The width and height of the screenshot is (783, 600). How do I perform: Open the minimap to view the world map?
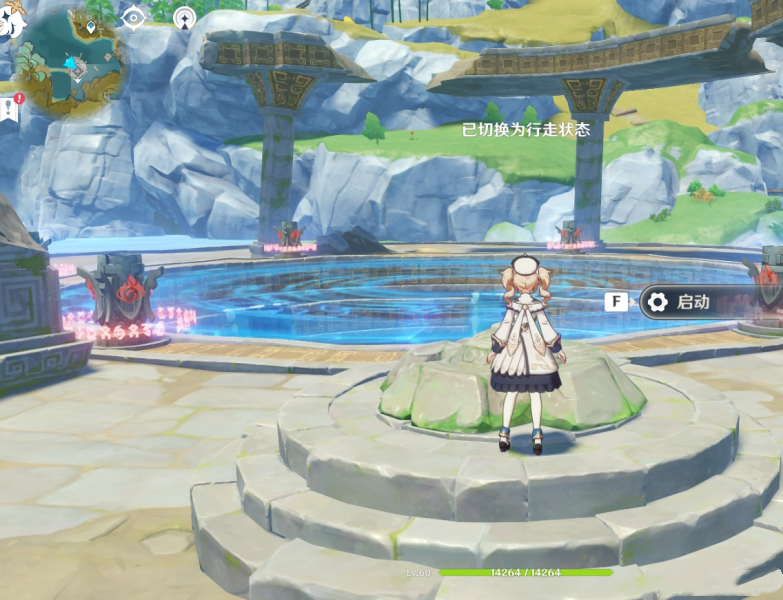coord(72,62)
